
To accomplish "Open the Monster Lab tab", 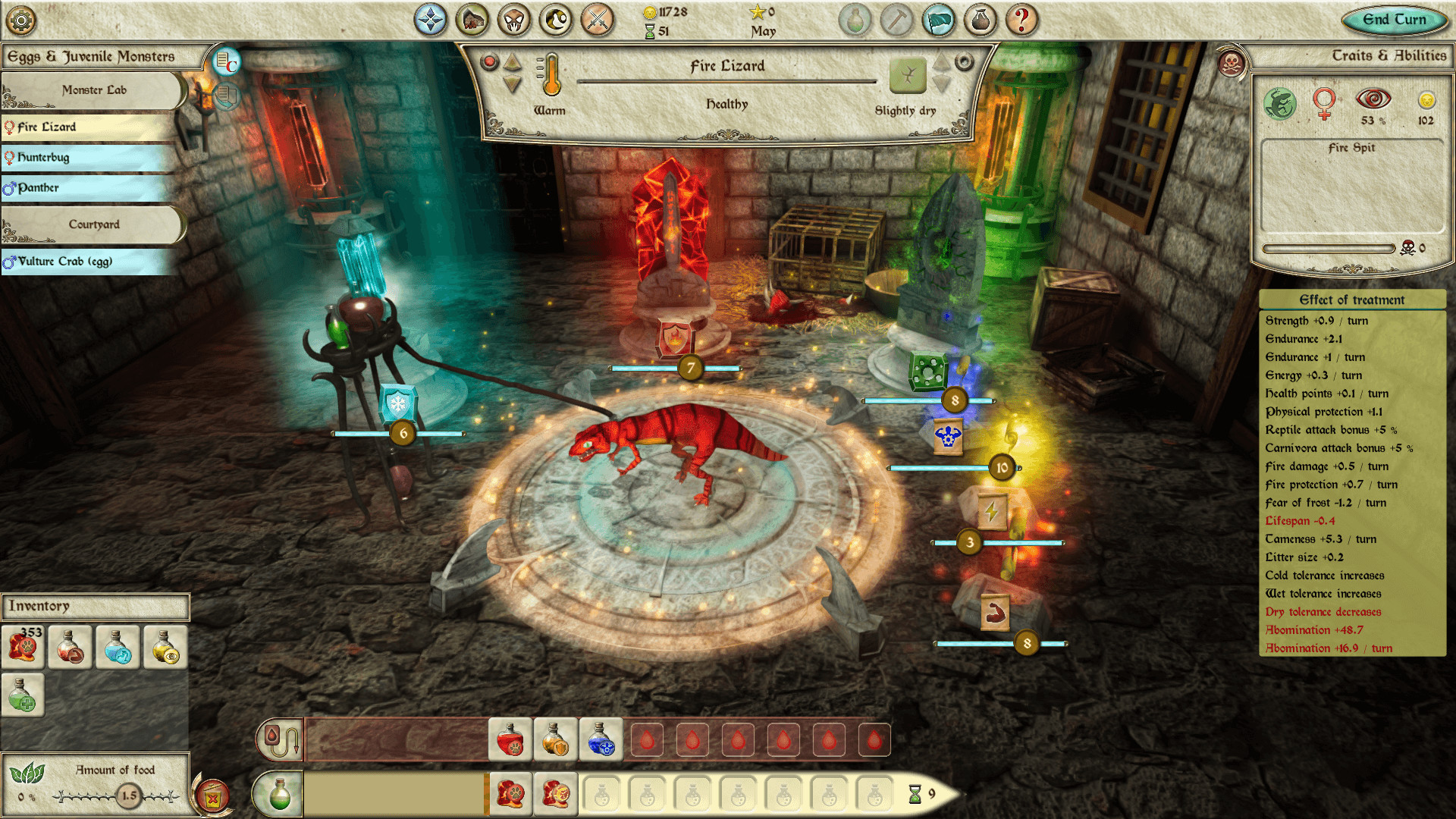I will point(93,90).
